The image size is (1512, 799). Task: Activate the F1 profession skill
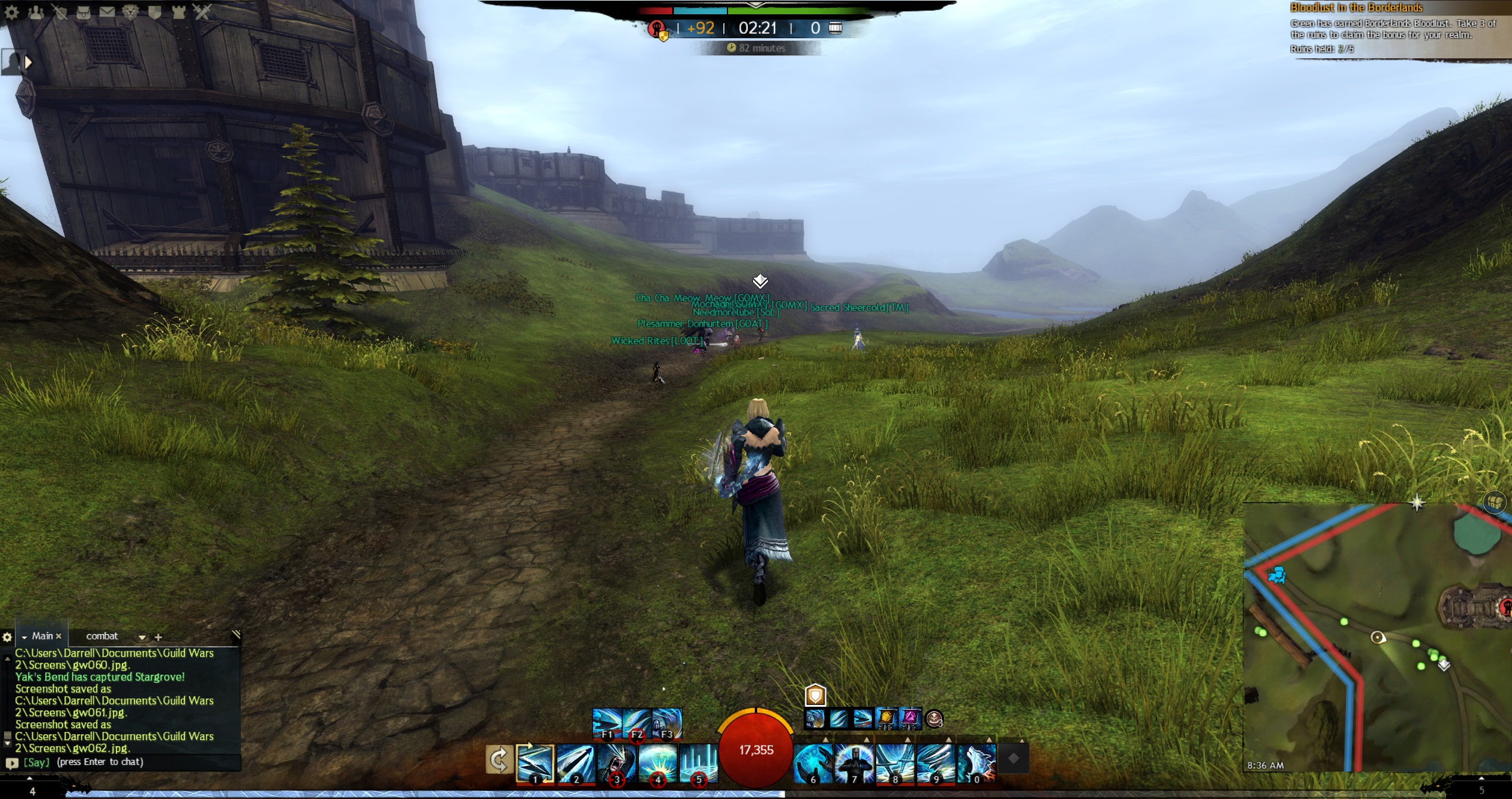[x=607, y=723]
